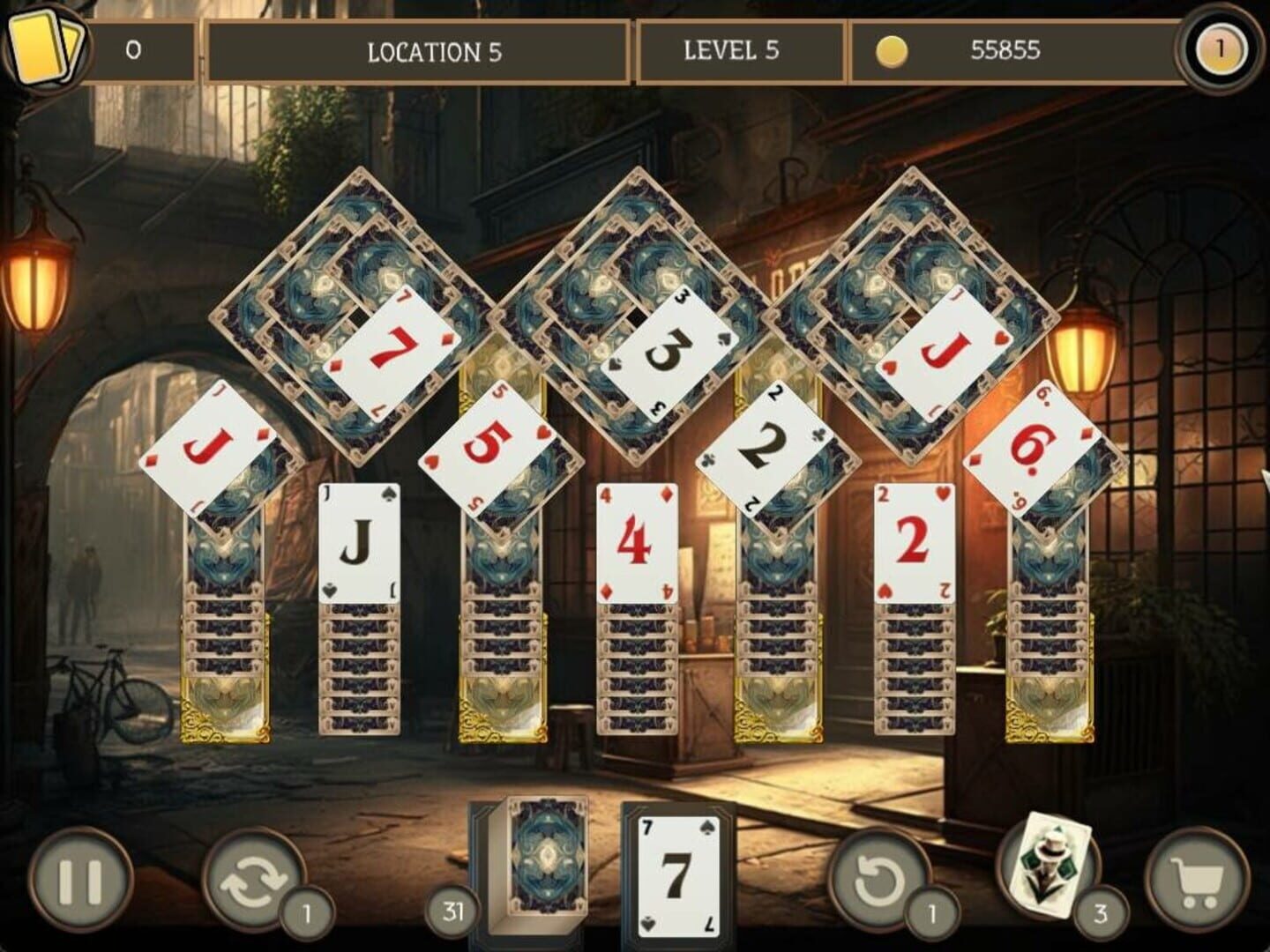Click the gold coin icon in the header

coord(889,51)
